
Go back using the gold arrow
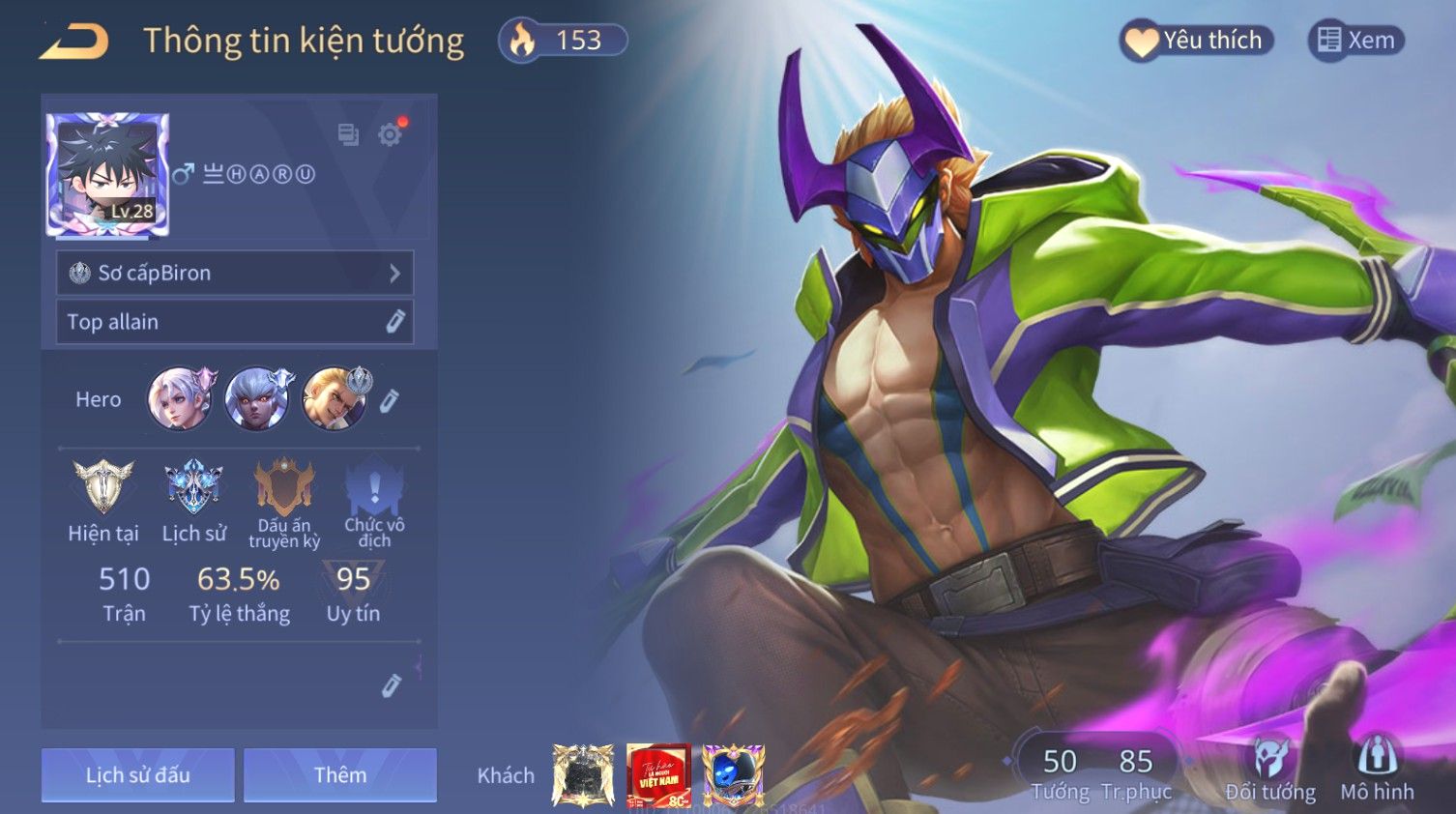point(73,42)
